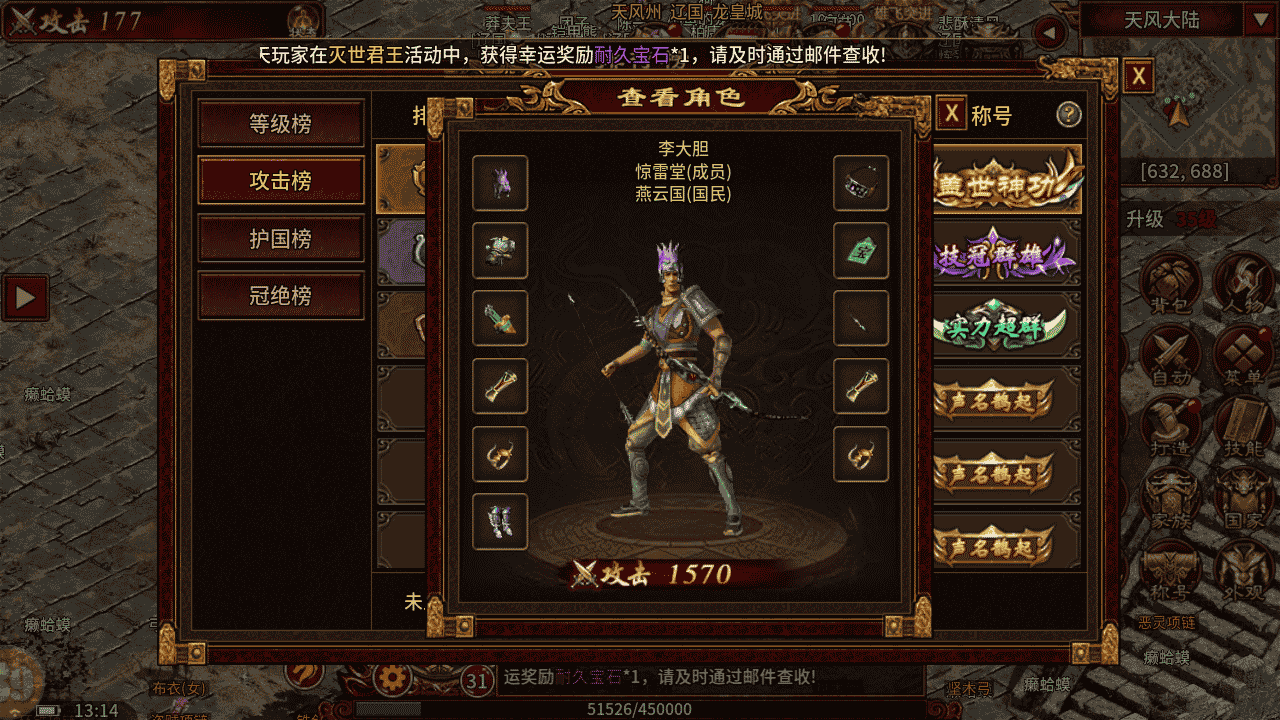The width and height of the screenshot is (1280, 720).
Task: Switch to the 冠绝榜 tab
Action: point(280,297)
